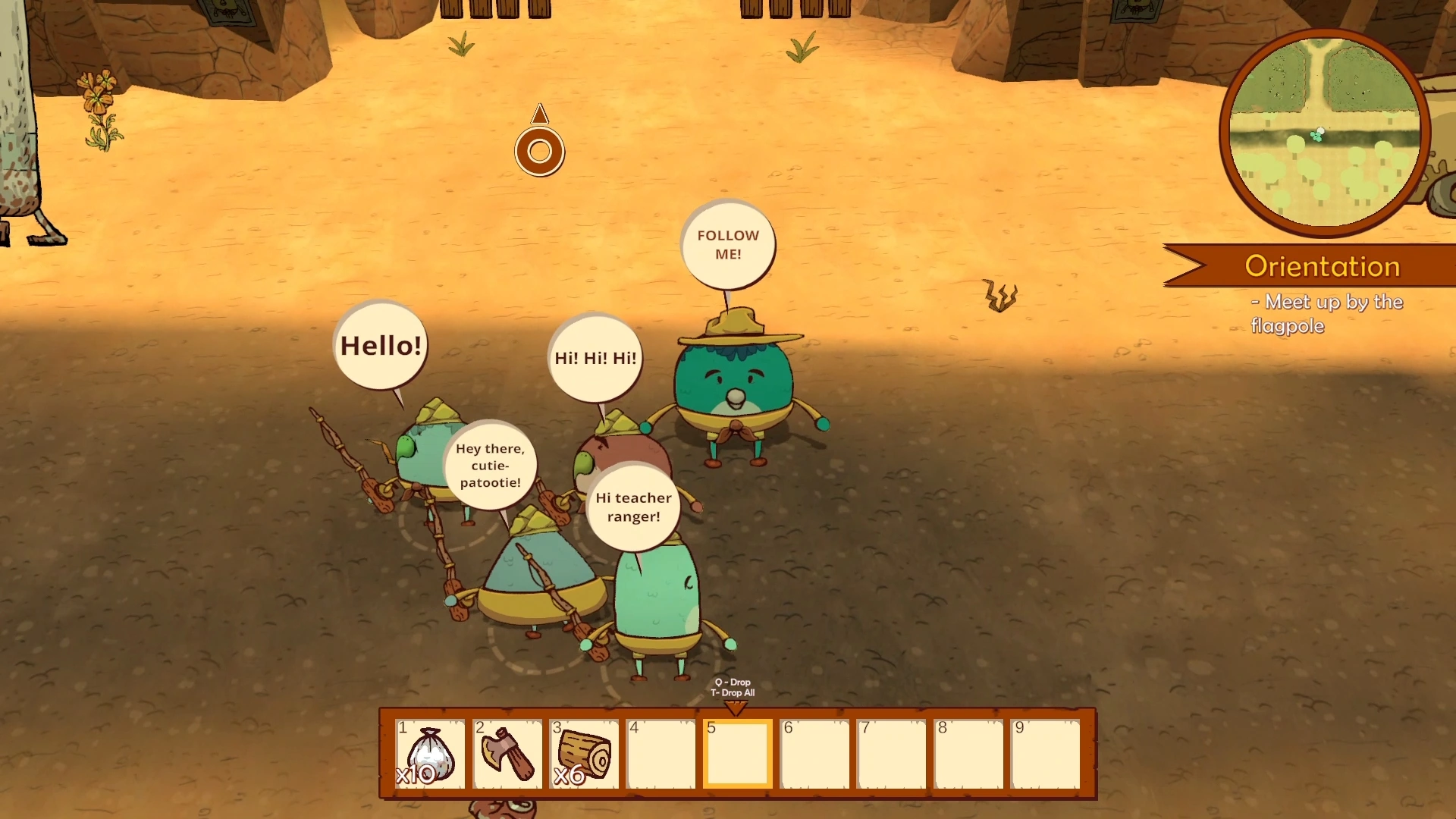Choose the wood log stack slot

(584, 754)
